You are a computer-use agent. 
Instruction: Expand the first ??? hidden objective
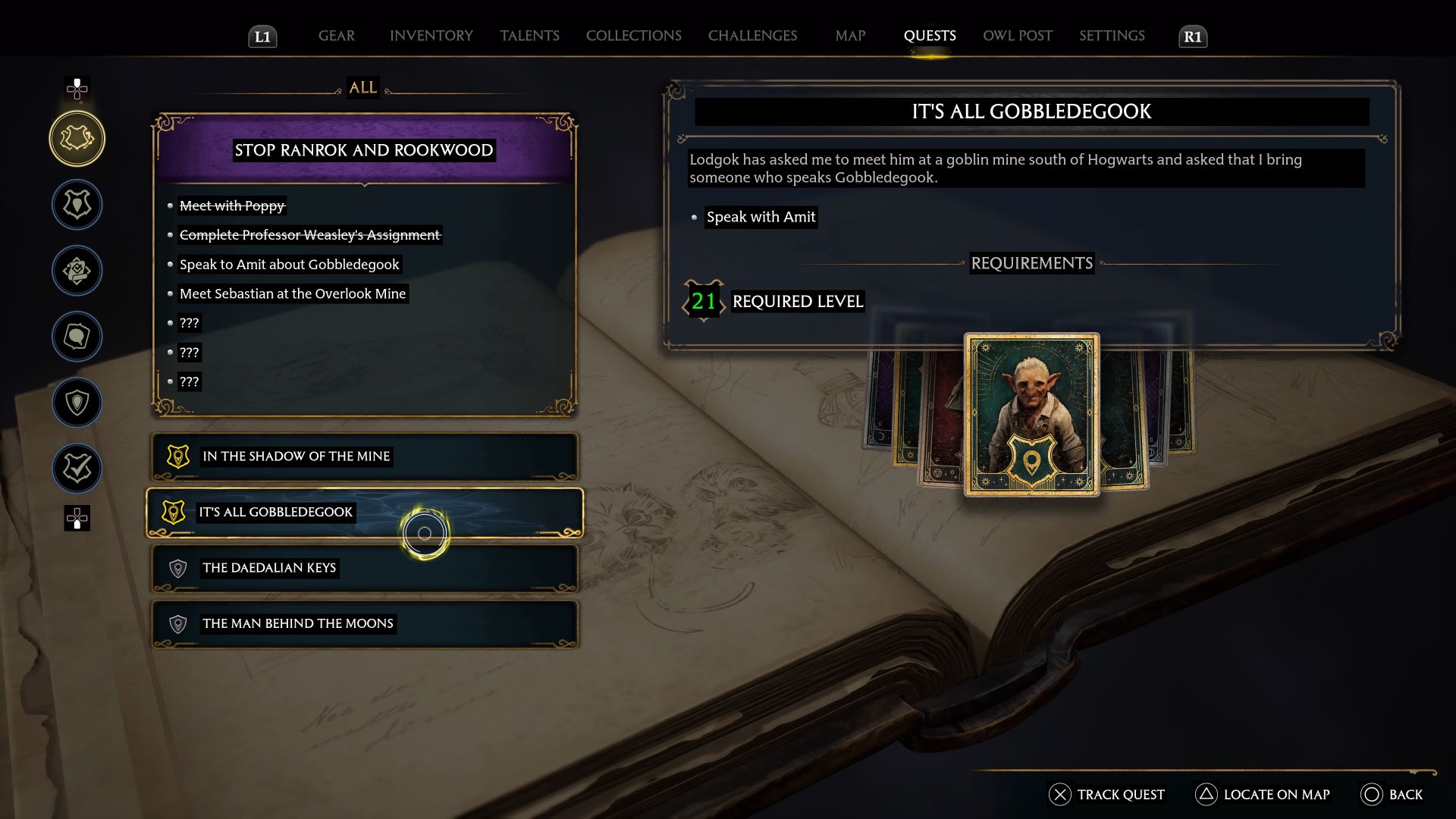(189, 322)
